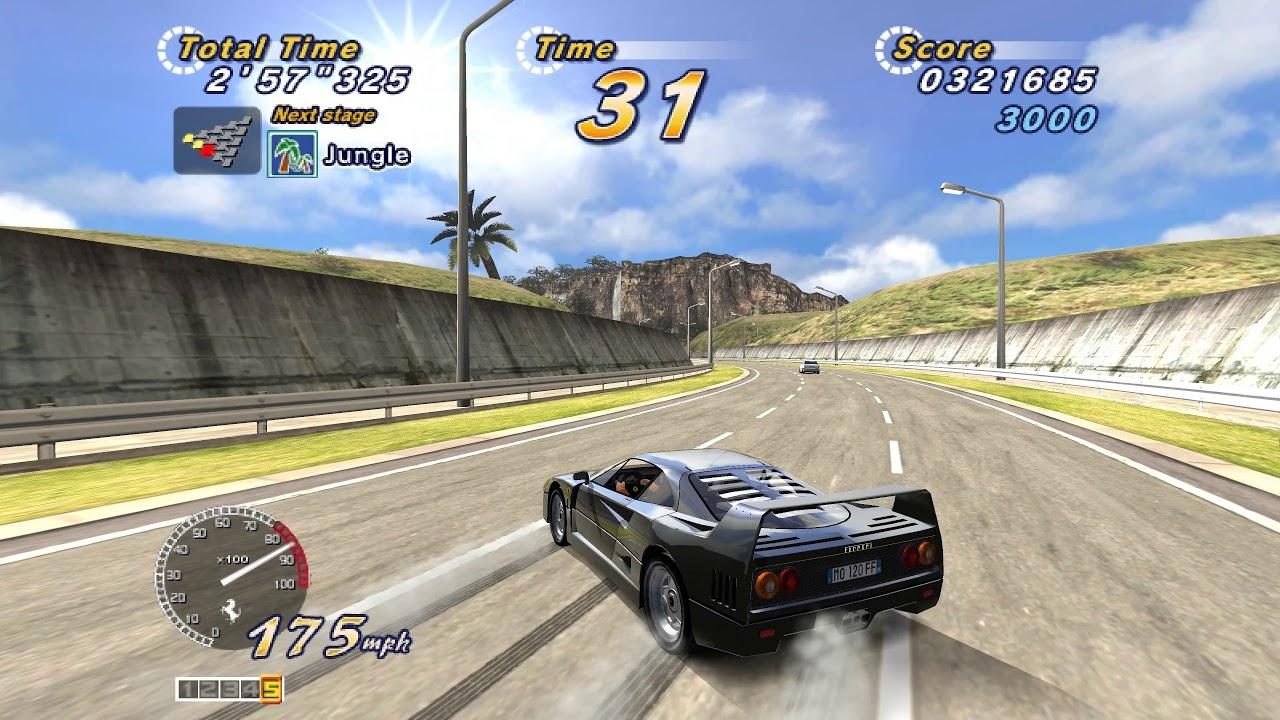Click the x100 marking inside the speedometer
The height and width of the screenshot is (720, 1280).
(x=233, y=558)
